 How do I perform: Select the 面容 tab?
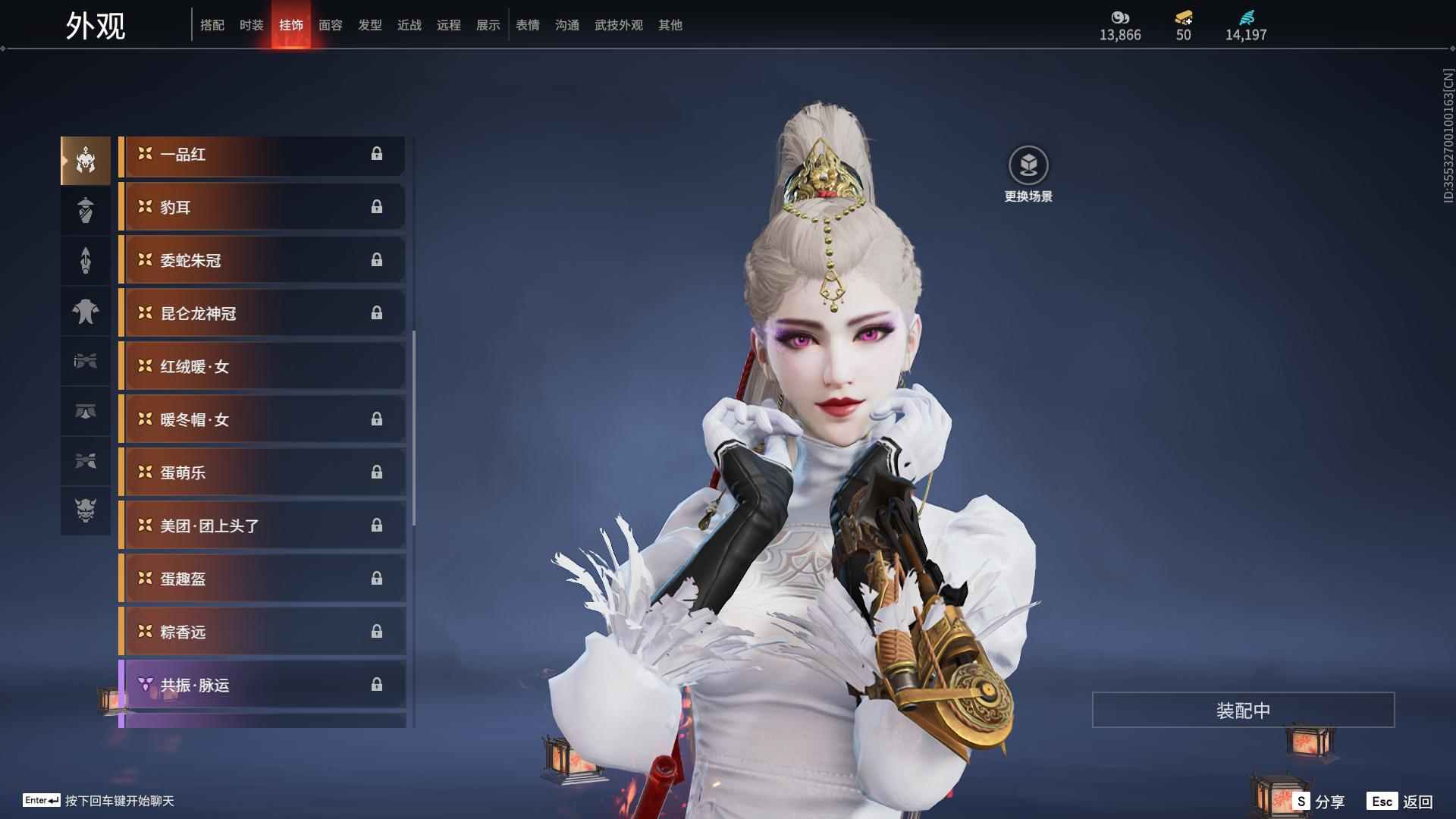coord(330,25)
